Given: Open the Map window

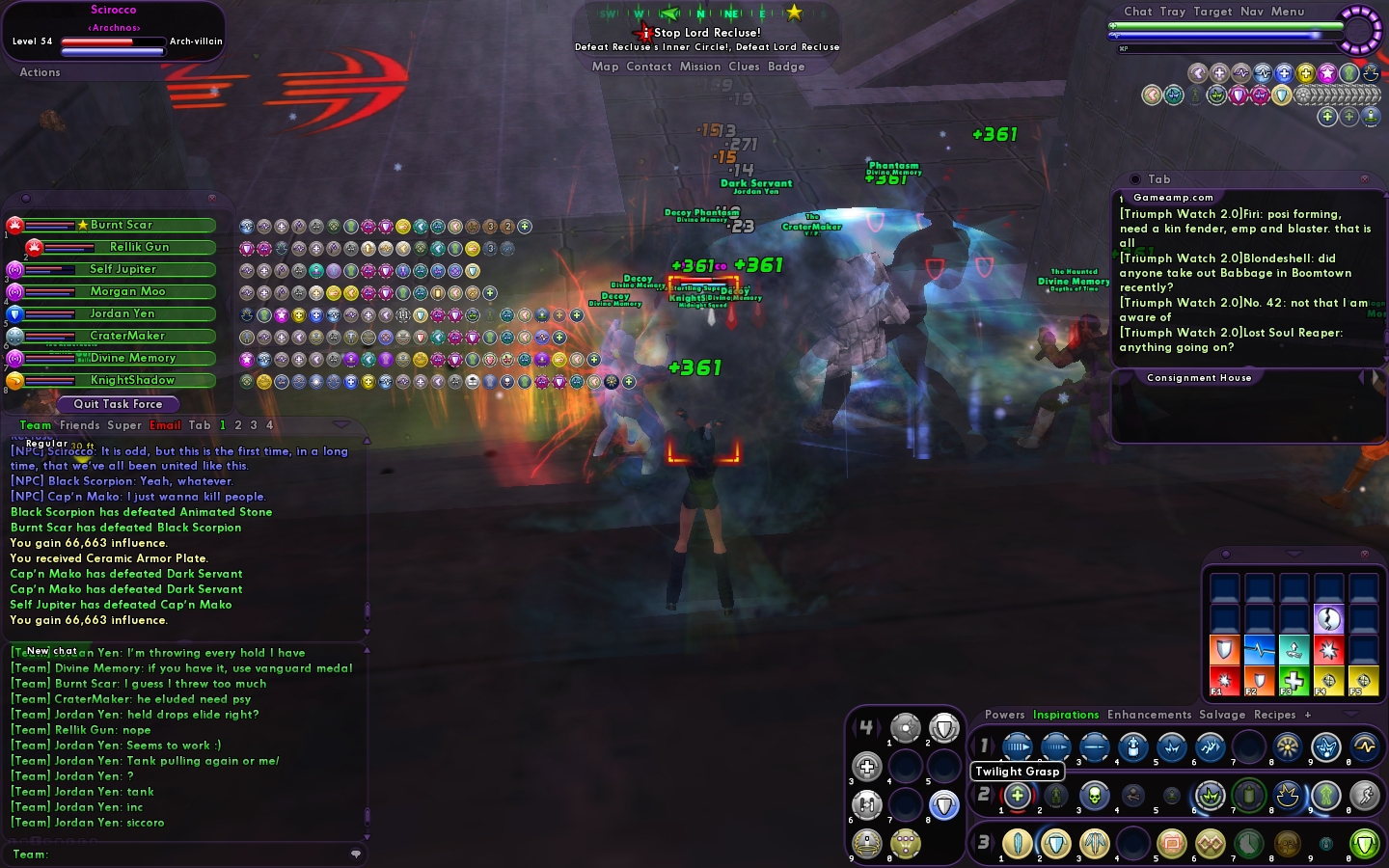Looking at the screenshot, I should click(605, 67).
